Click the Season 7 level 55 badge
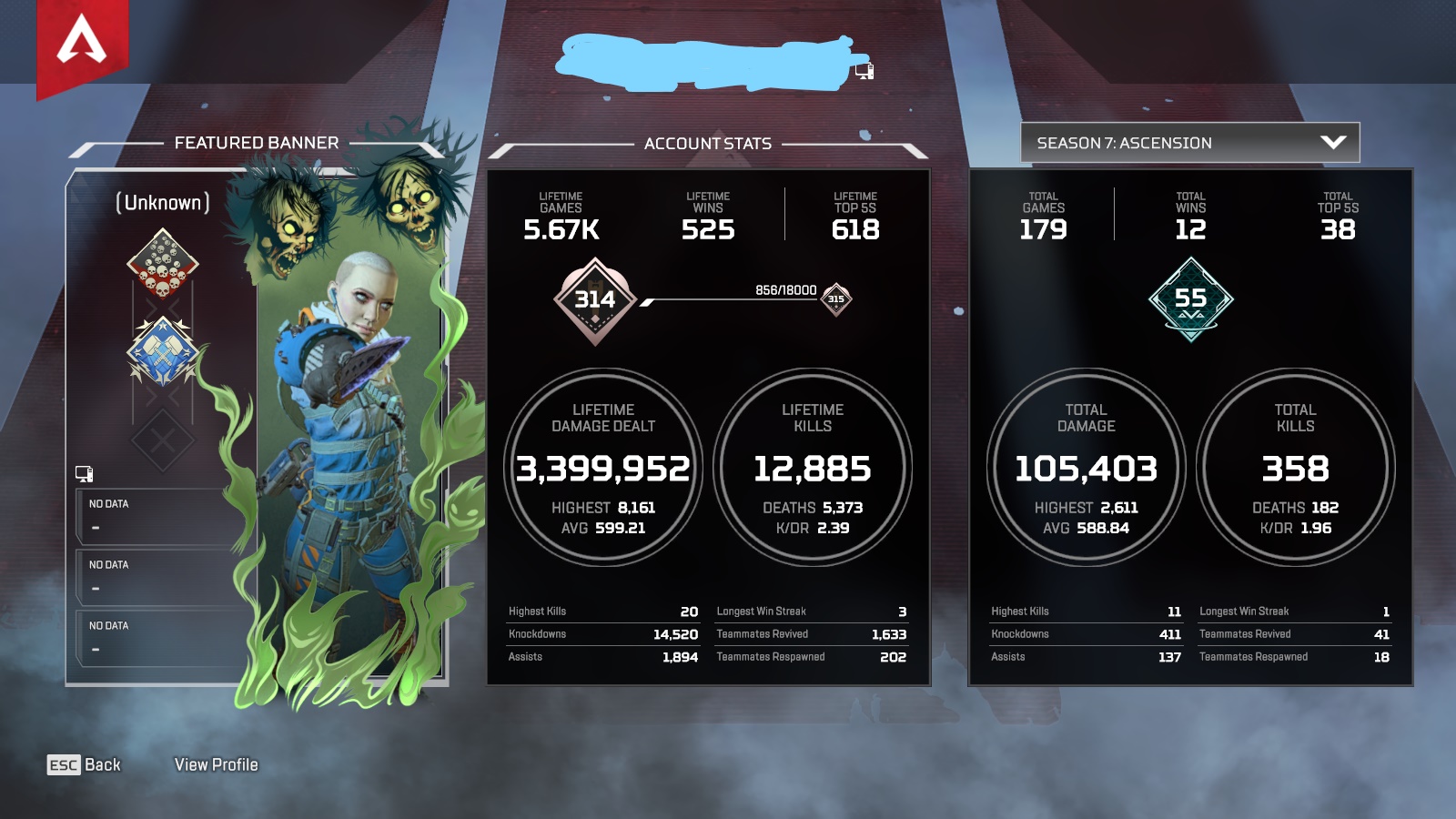This screenshot has height=819, width=1456. (1190, 298)
